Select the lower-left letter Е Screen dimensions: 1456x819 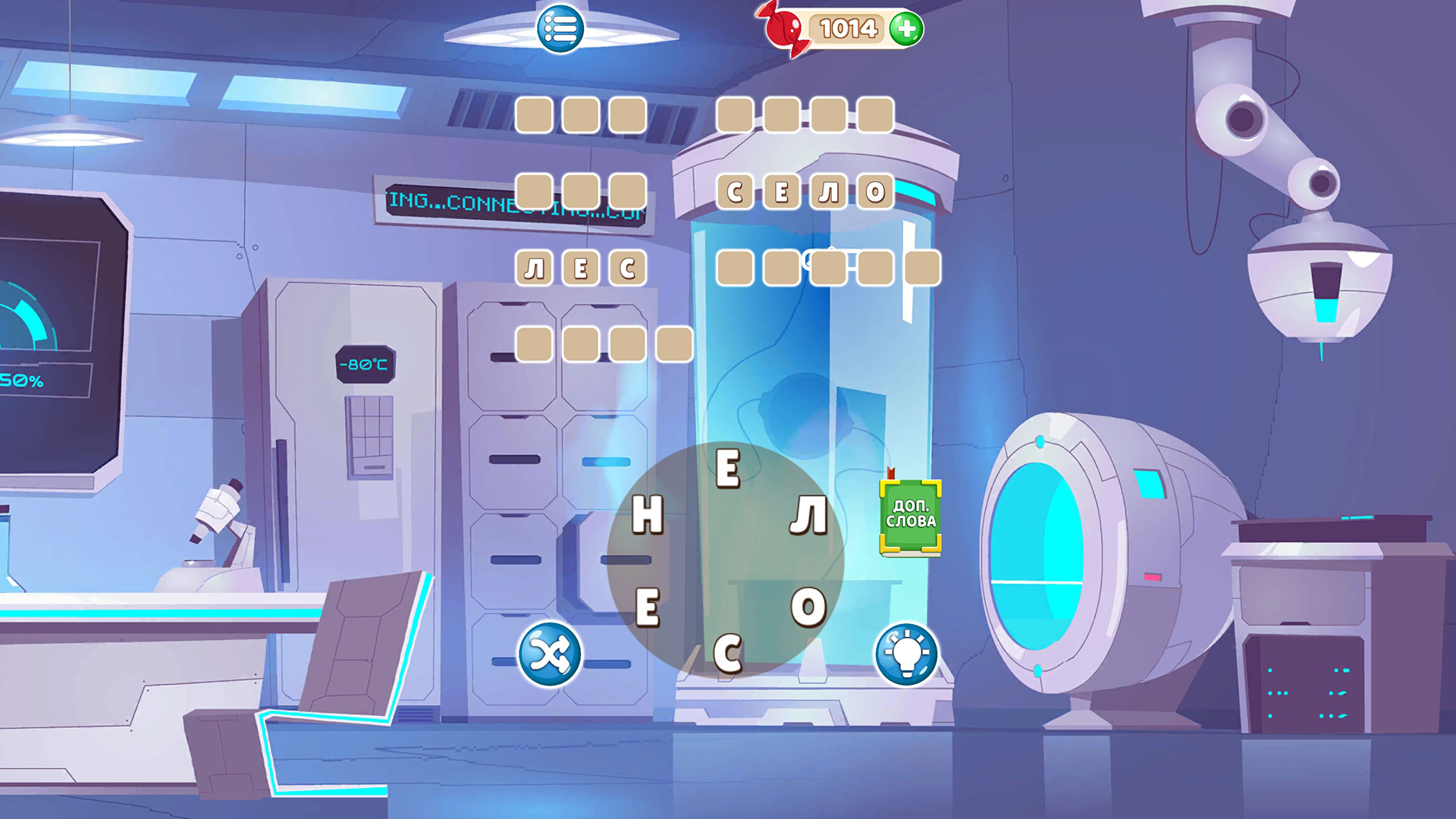coord(648,607)
